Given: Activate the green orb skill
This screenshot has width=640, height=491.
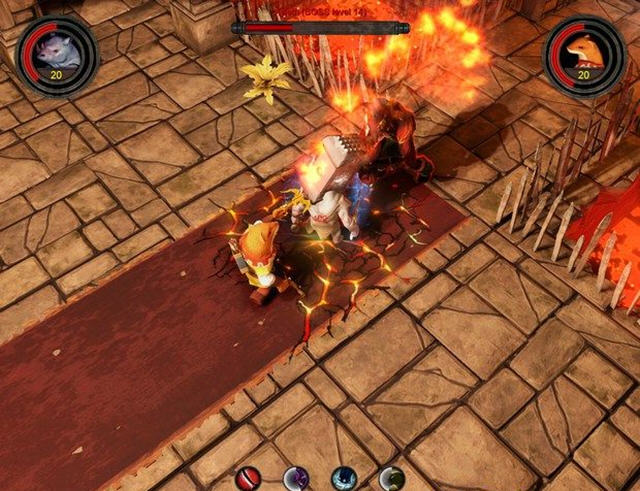Looking at the screenshot, I should tap(391, 479).
